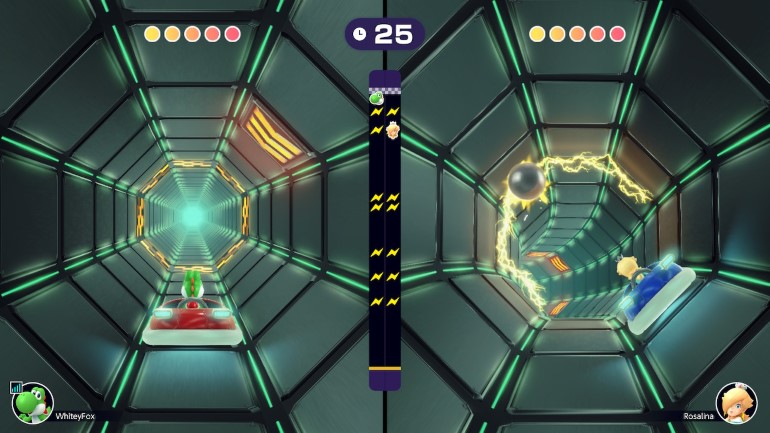Viewport: 770px width, 433px height.
Task: Click the signal-strength icon beside Yoshi's portrait
Action: point(15,387)
